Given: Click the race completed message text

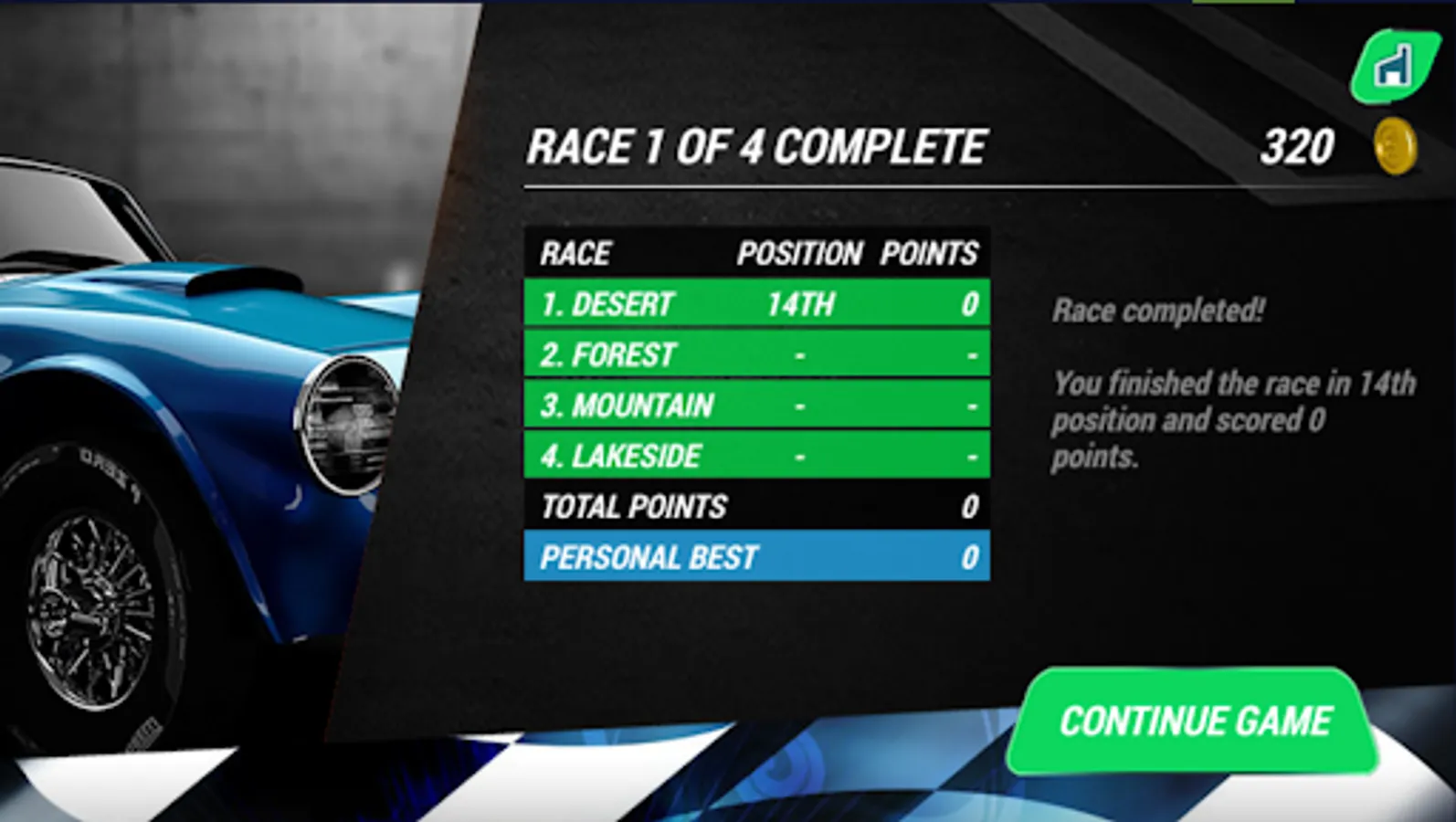Looking at the screenshot, I should (1158, 311).
